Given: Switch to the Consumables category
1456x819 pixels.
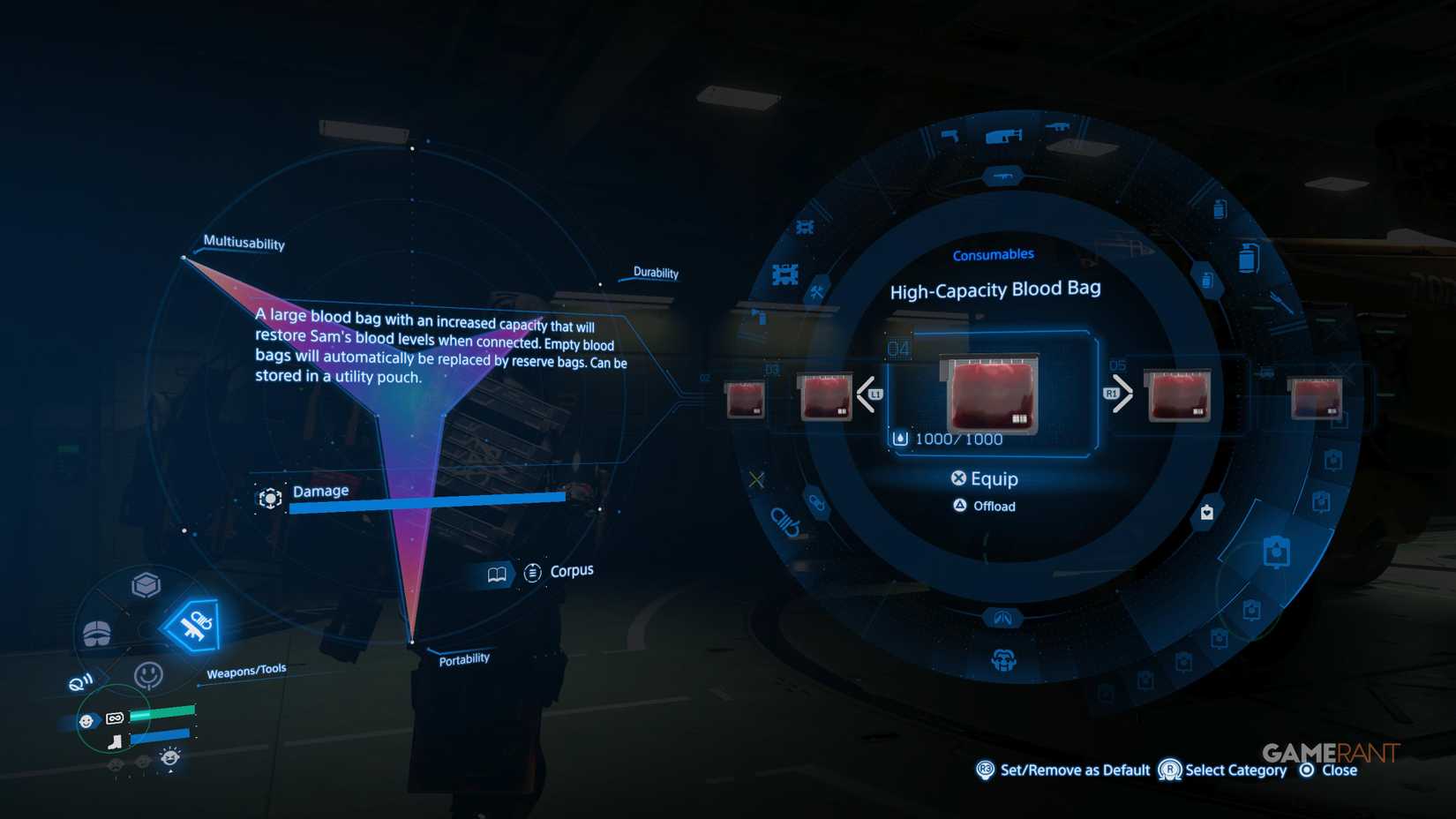Looking at the screenshot, I should (x=994, y=254).
